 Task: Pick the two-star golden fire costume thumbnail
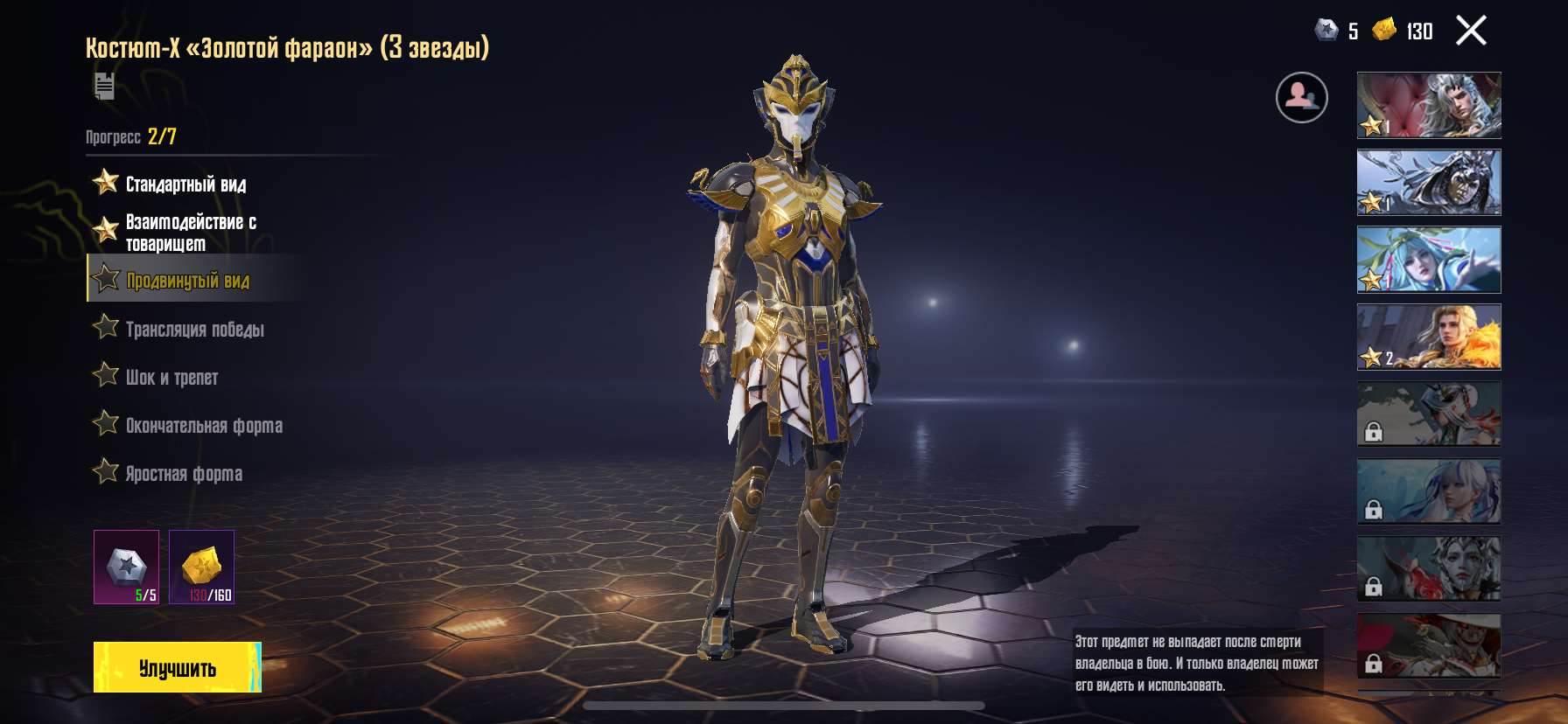click(x=1428, y=337)
